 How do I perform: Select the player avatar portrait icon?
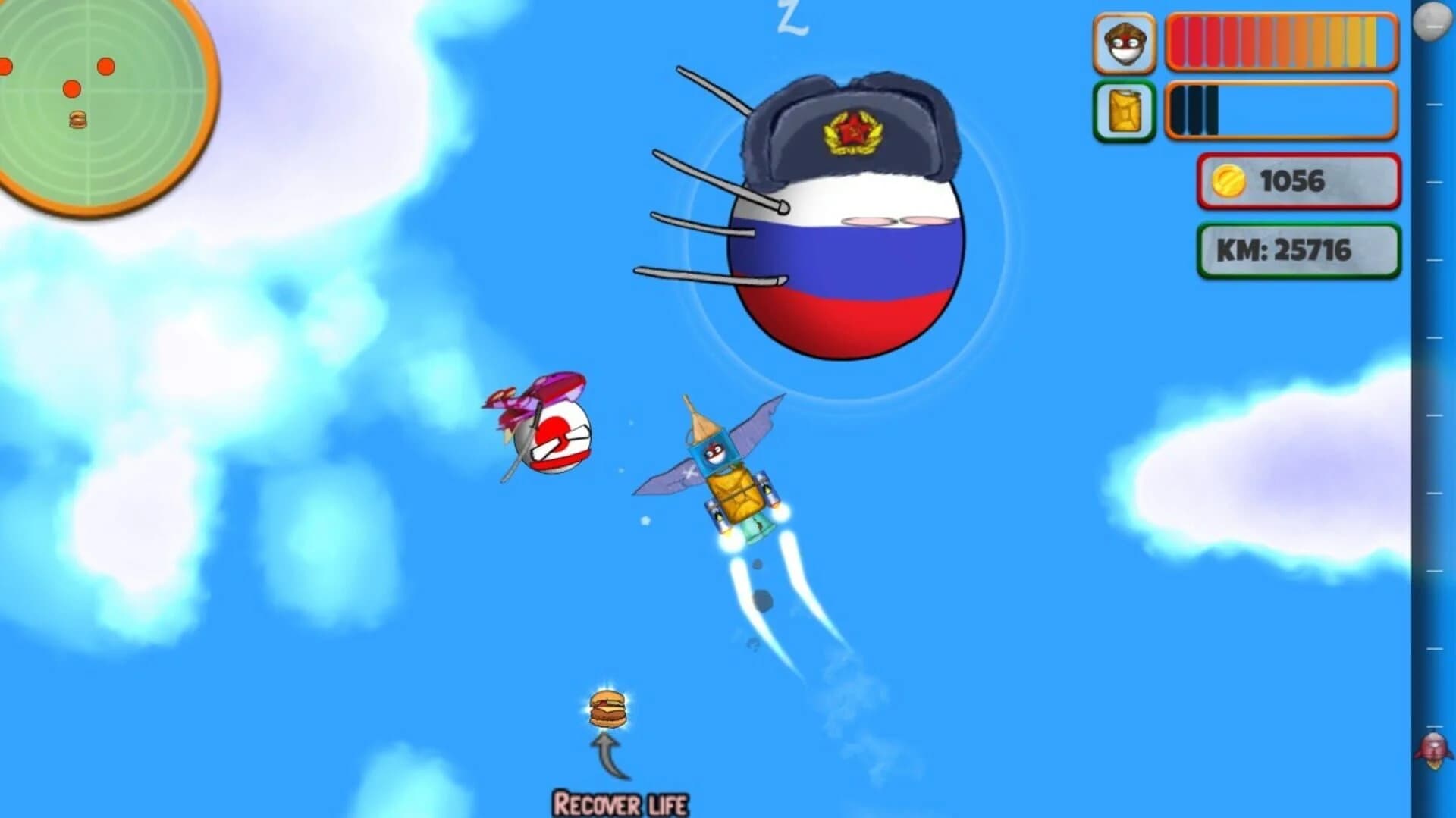click(x=1124, y=43)
